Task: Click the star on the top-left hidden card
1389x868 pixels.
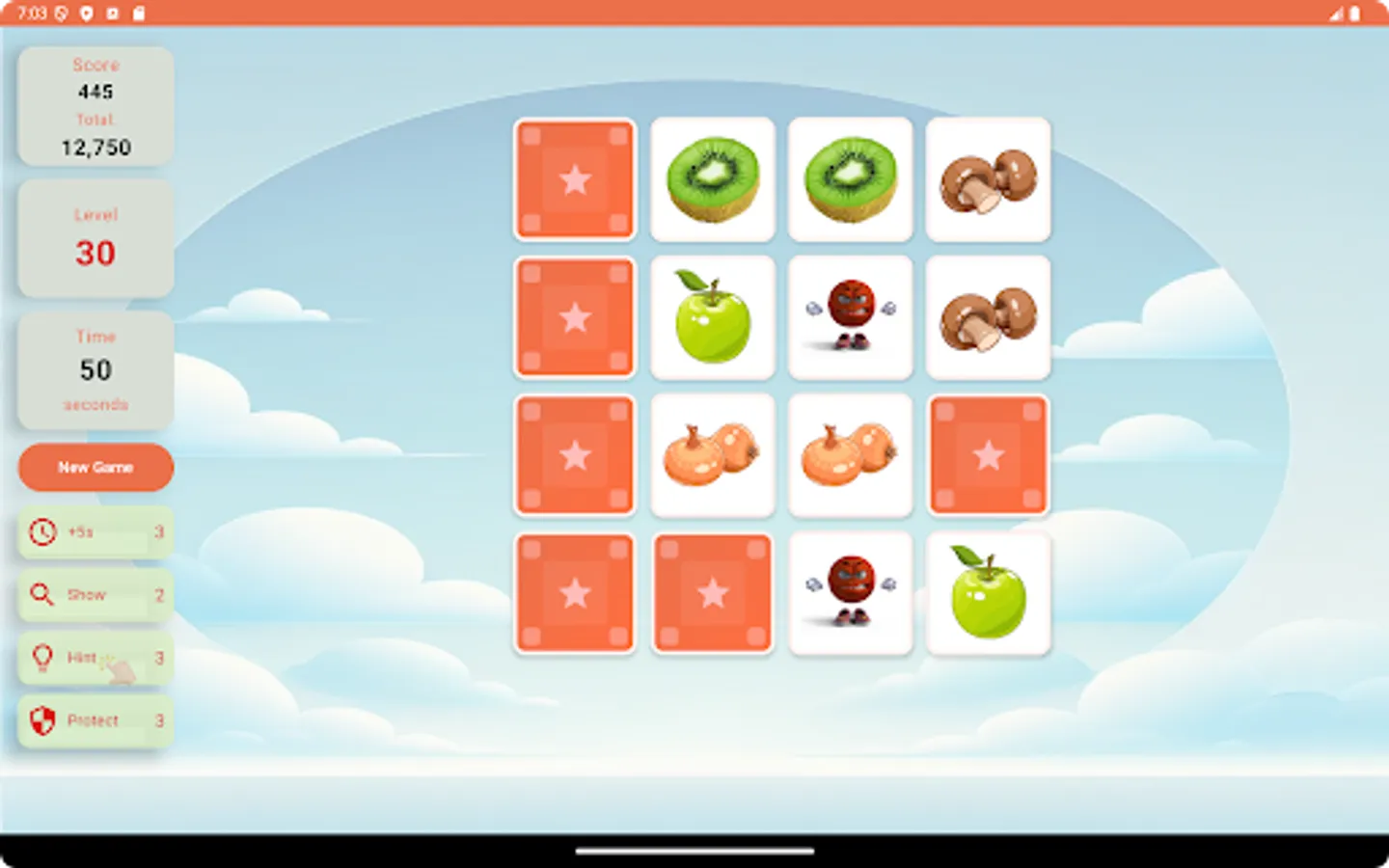Action: [575, 180]
